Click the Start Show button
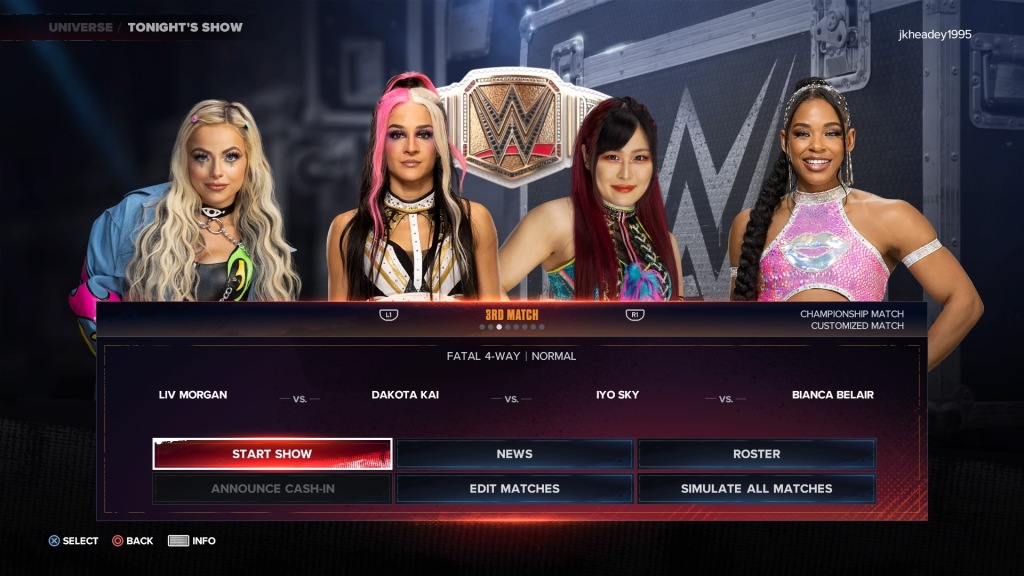 pos(272,454)
